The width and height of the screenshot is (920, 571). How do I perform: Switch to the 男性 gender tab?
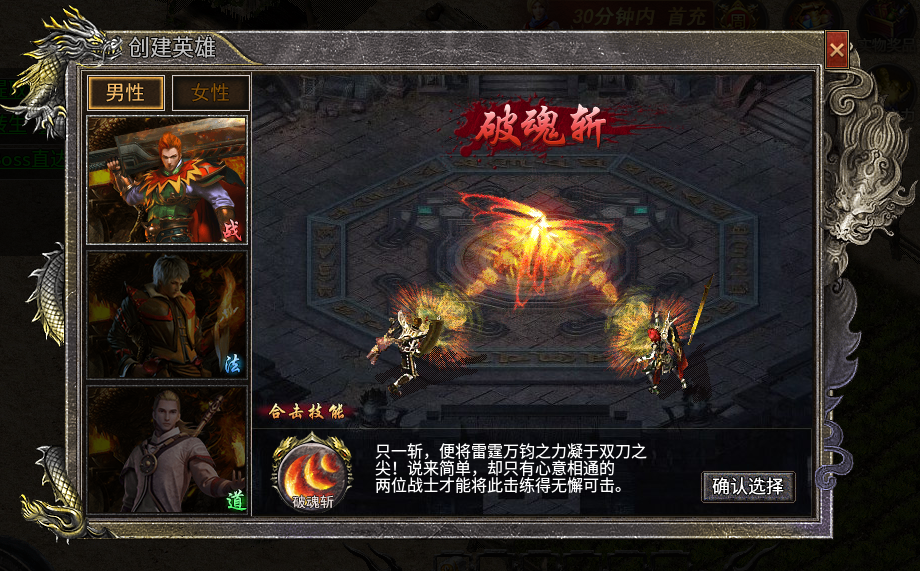(126, 93)
